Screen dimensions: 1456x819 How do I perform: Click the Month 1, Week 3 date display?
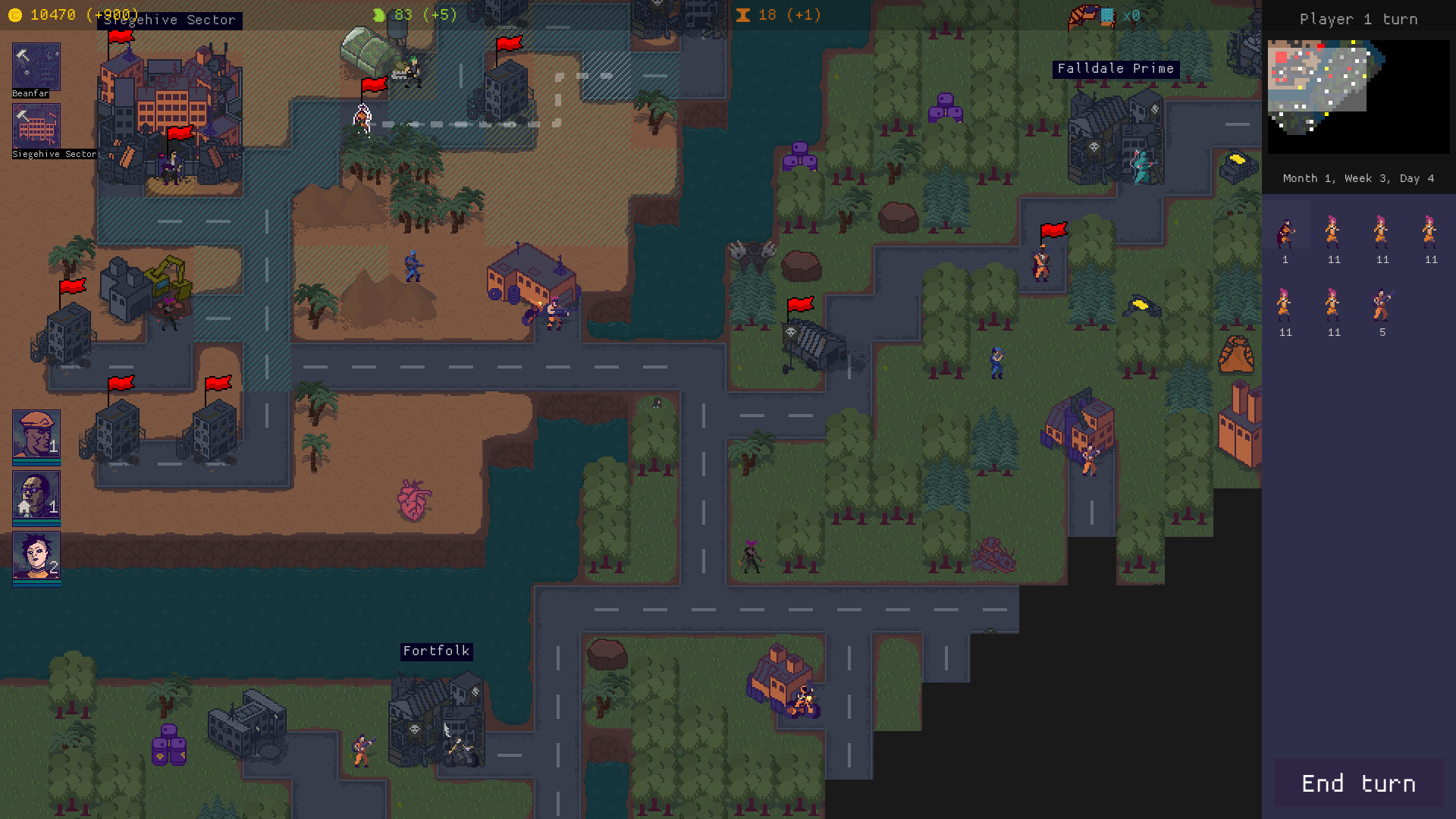point(1357,178)
